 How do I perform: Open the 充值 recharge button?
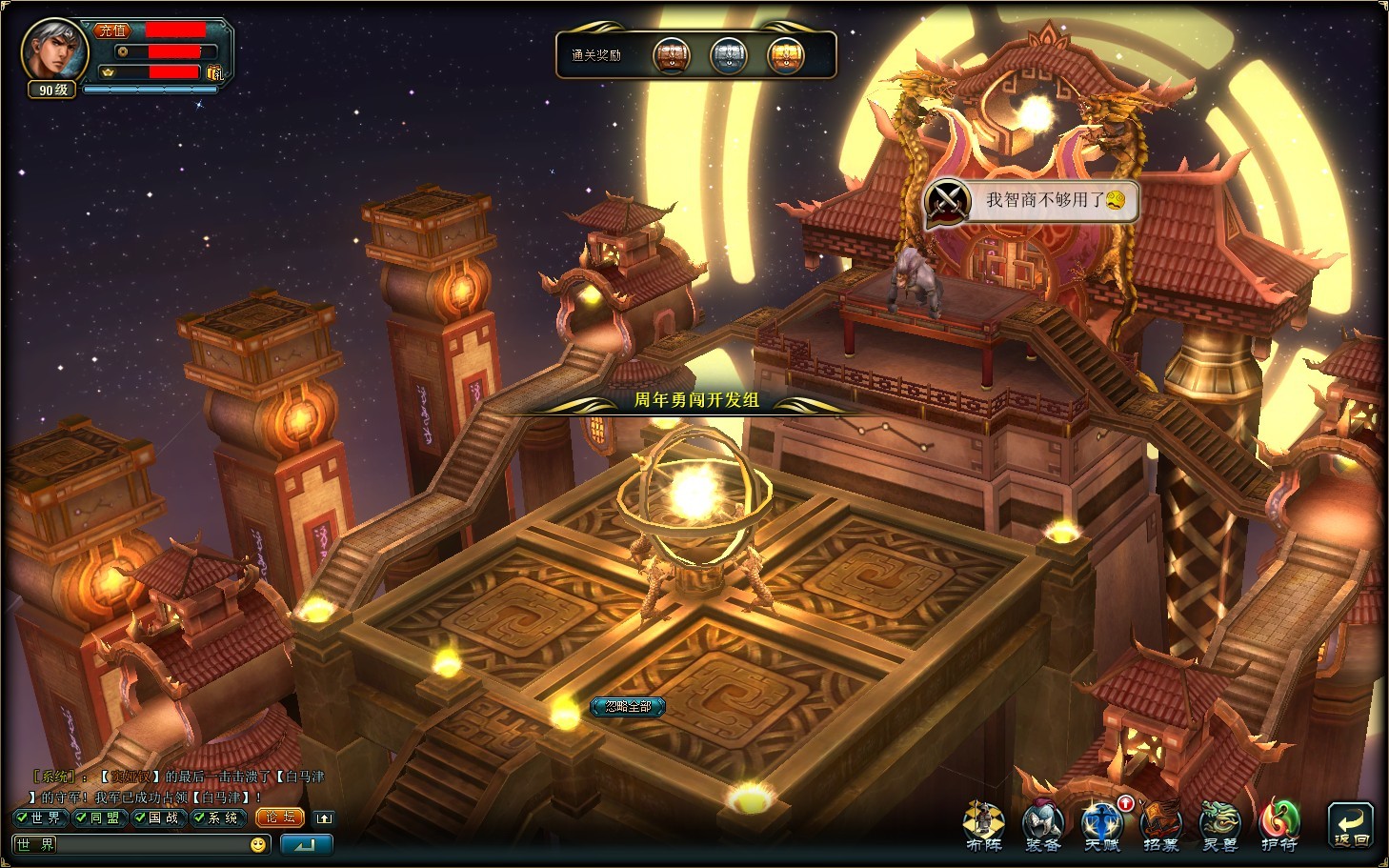click(x=111, y=30)
